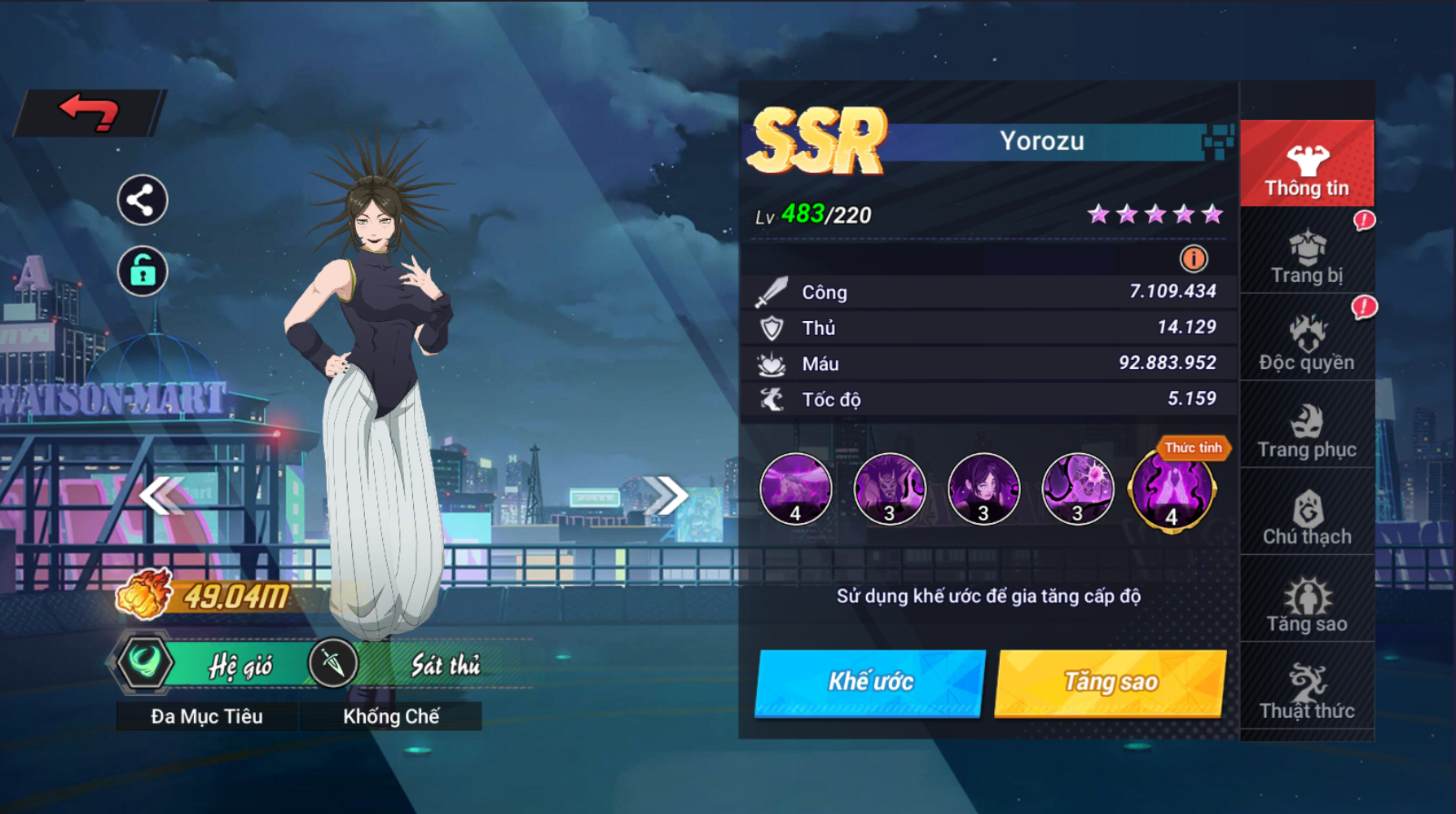
Task: Open the grid icon beside Yorozu's name
Action: pos(1217,142)
